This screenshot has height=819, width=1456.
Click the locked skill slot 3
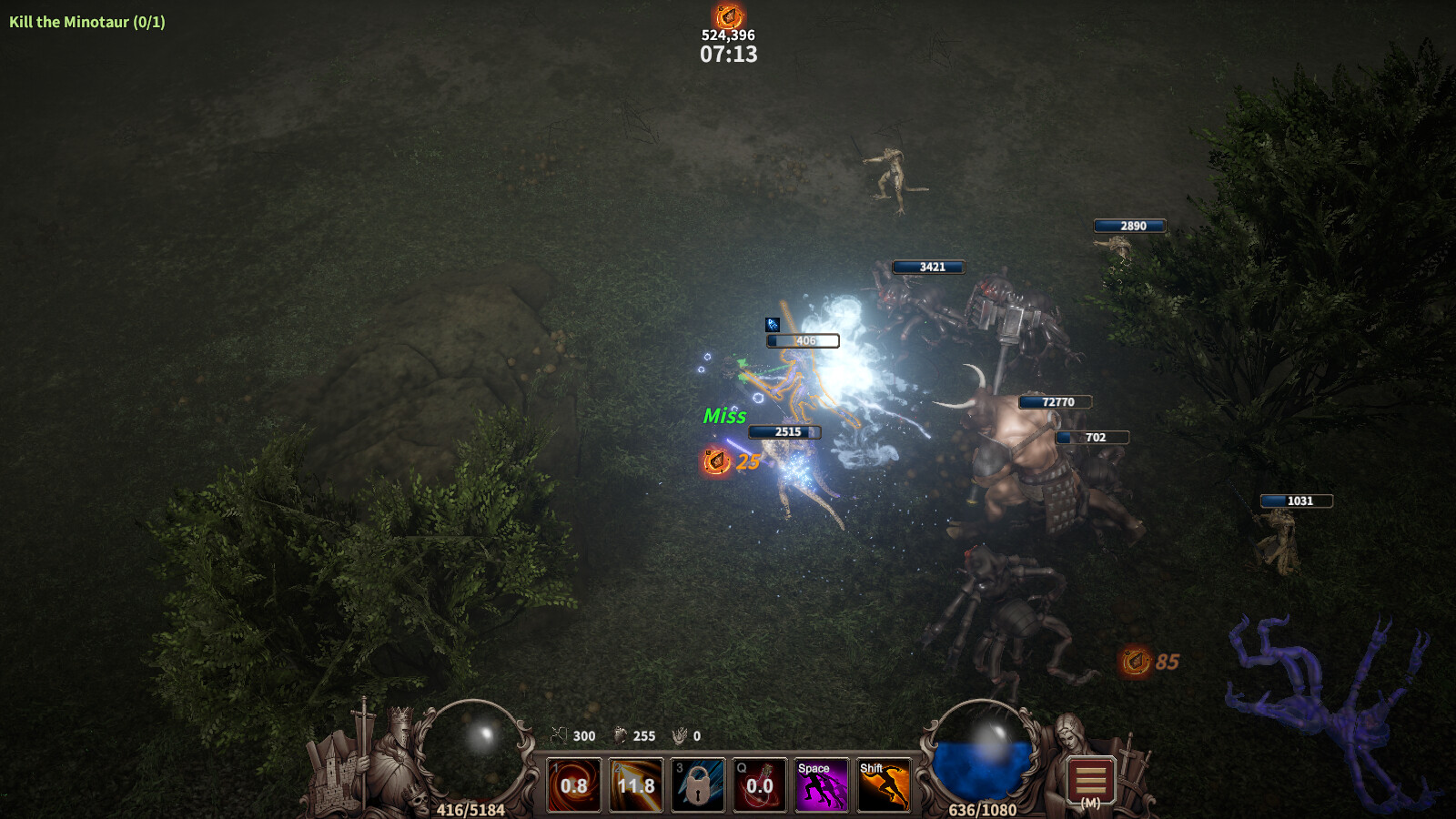698,784
